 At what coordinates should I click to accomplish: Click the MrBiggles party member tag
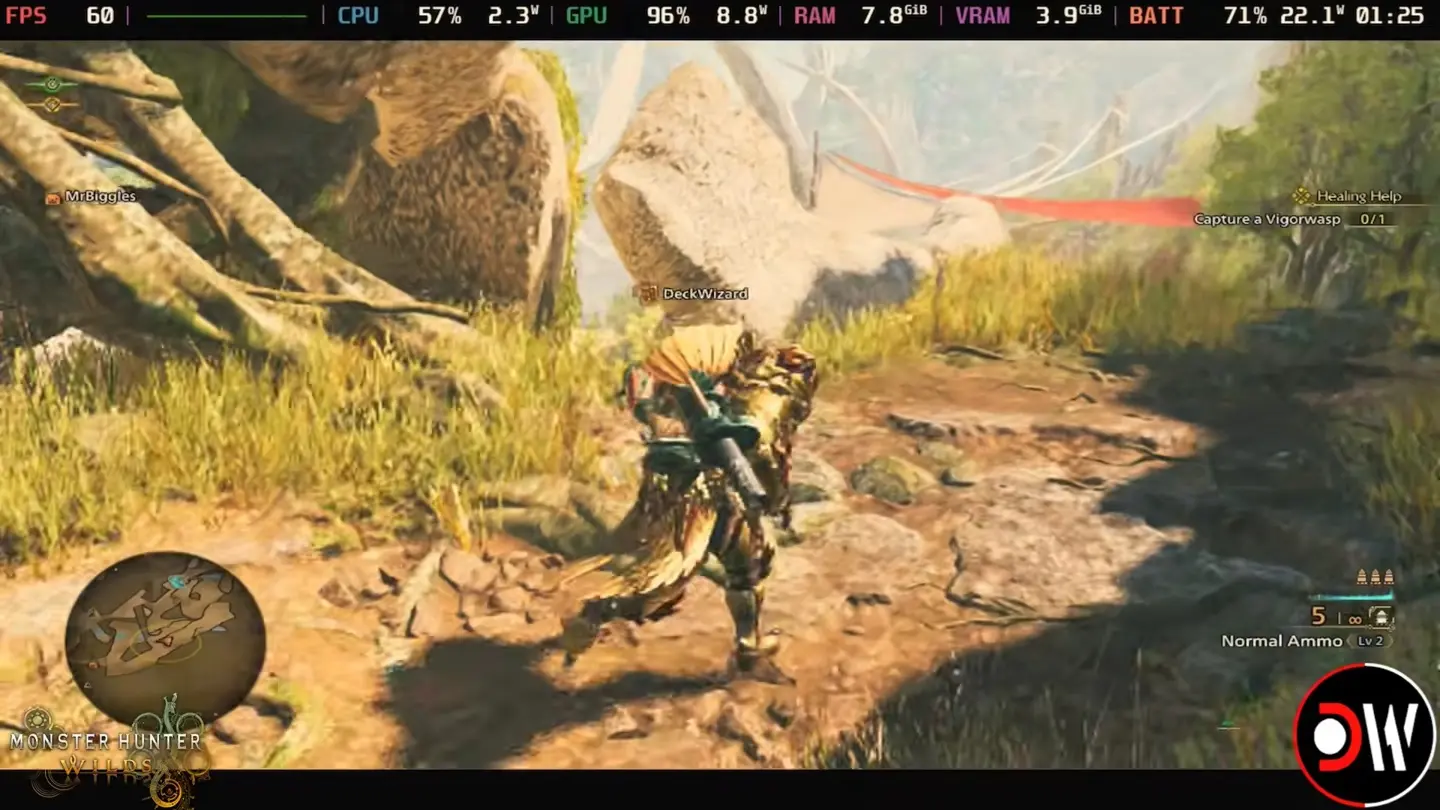tap(92, 197)
